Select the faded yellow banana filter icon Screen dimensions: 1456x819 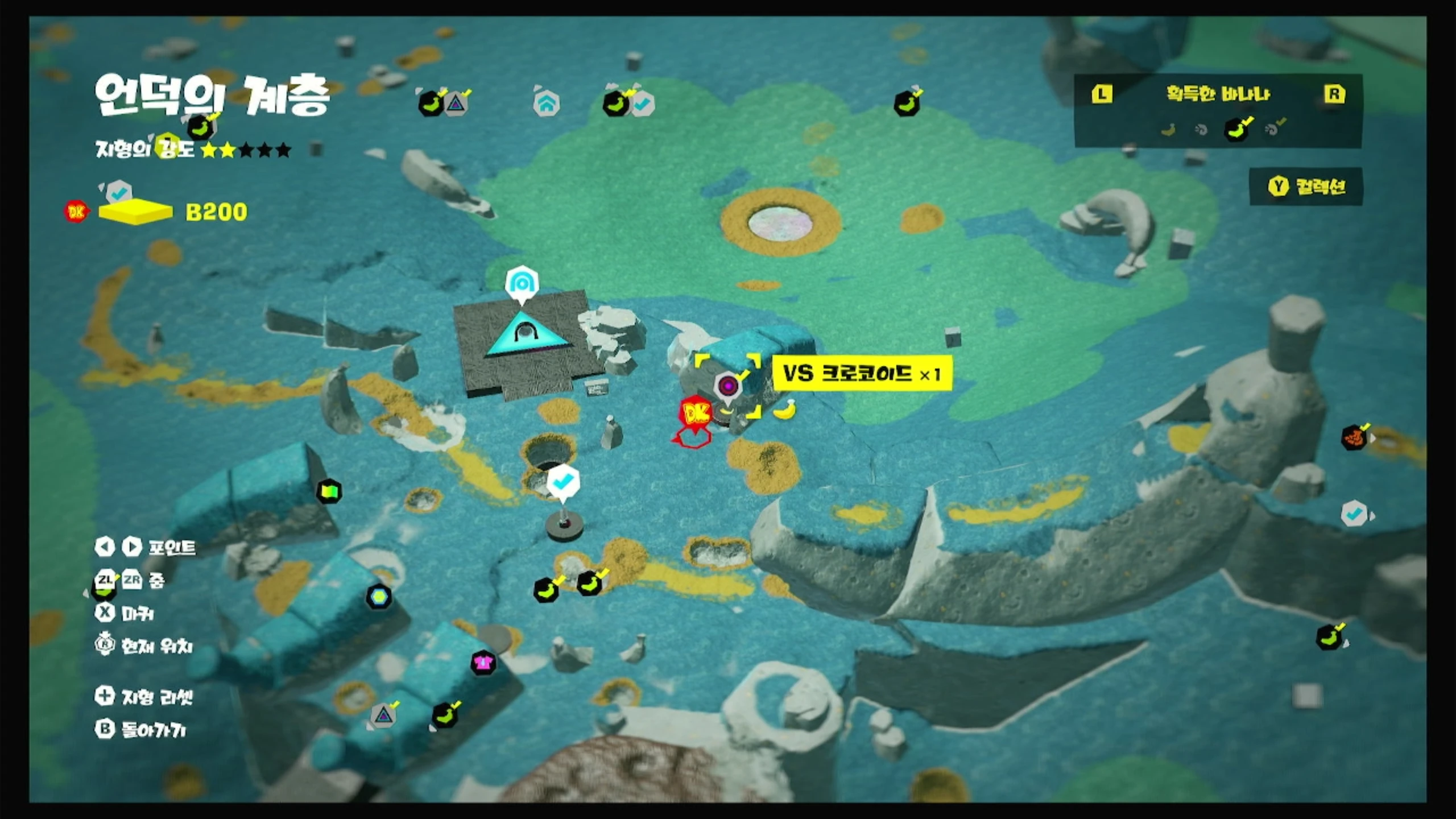[1168, 130]
